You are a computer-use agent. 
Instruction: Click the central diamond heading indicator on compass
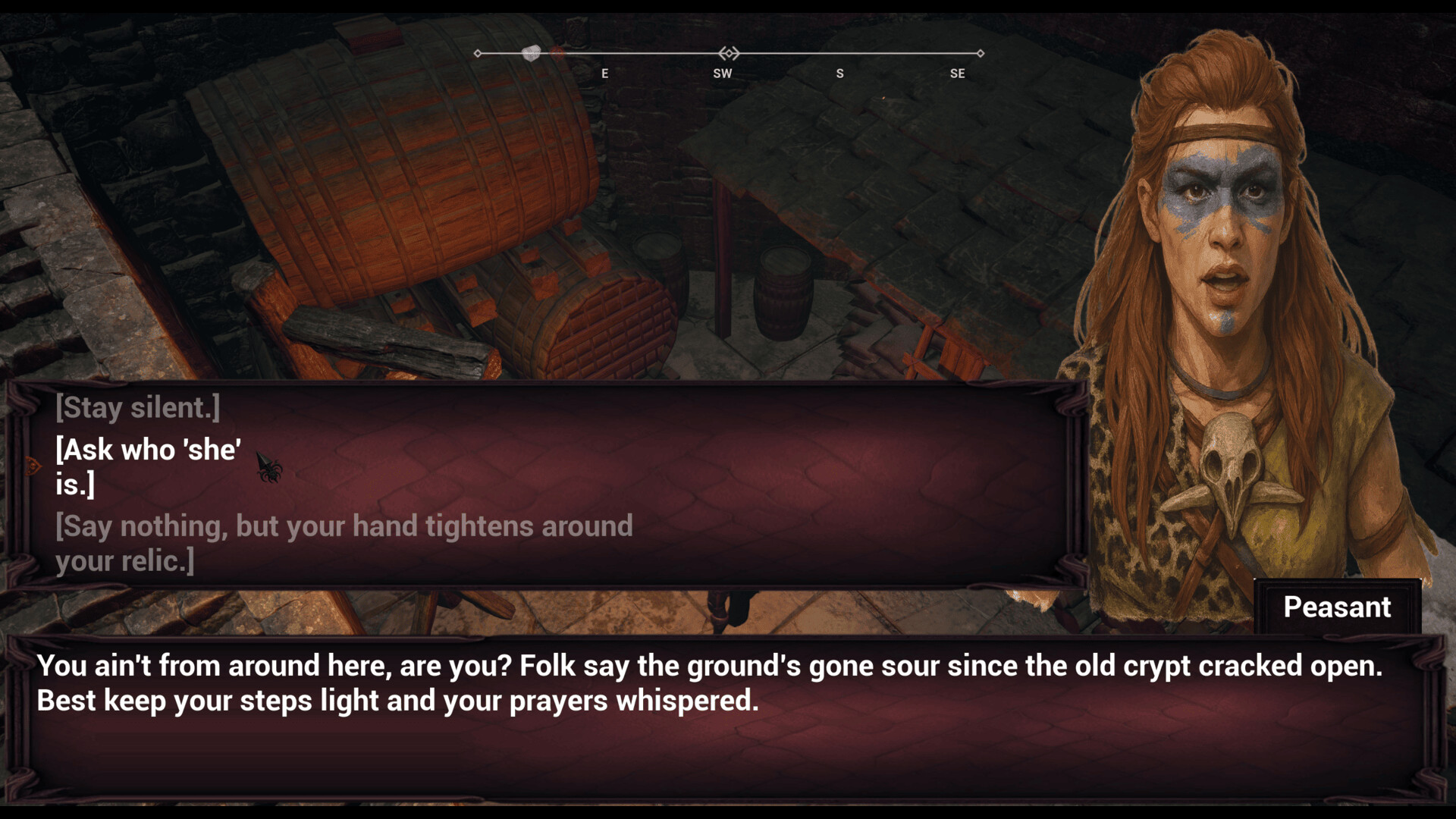point(730,53)
